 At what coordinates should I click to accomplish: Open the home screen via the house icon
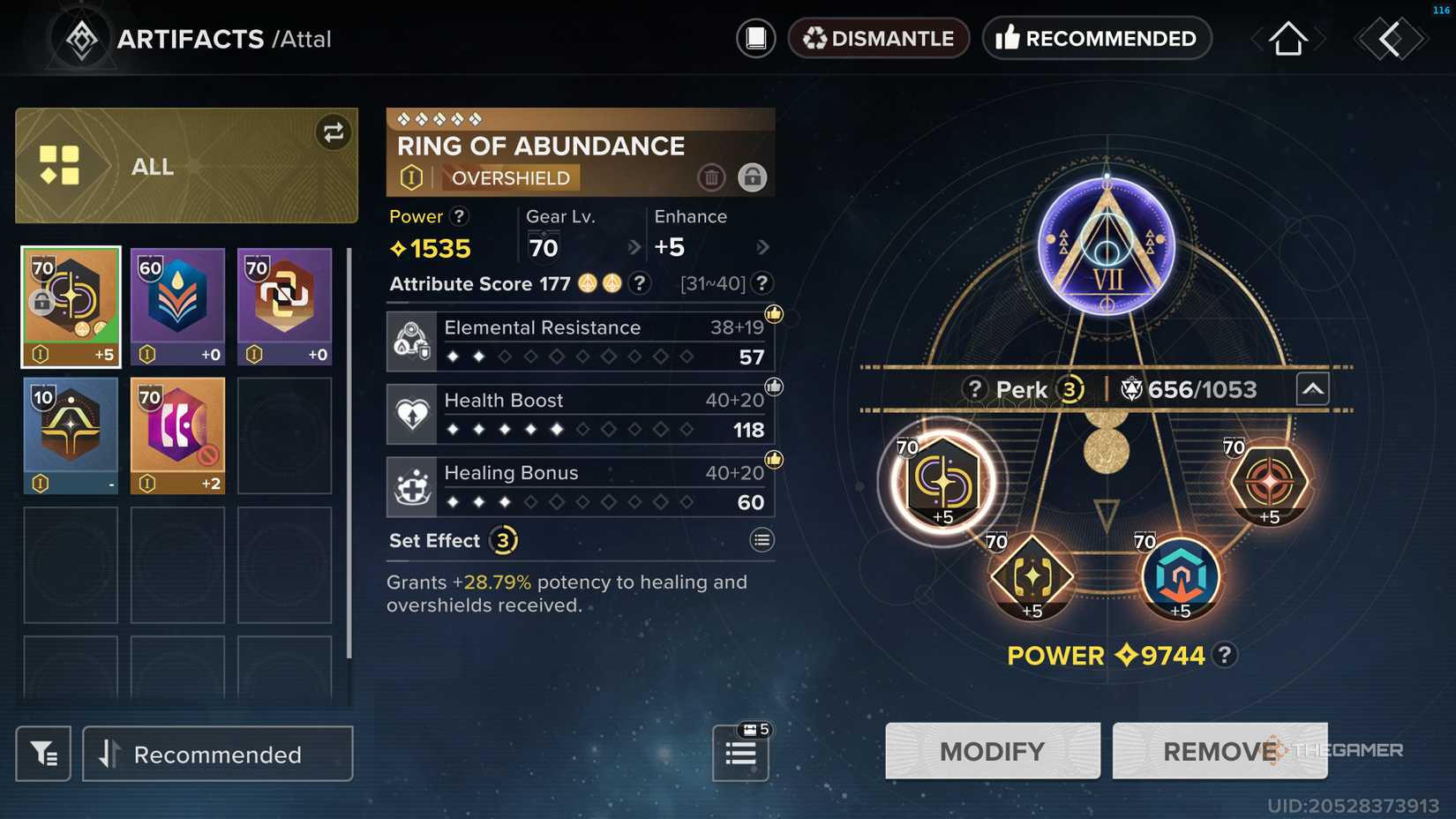(1288, 38)
